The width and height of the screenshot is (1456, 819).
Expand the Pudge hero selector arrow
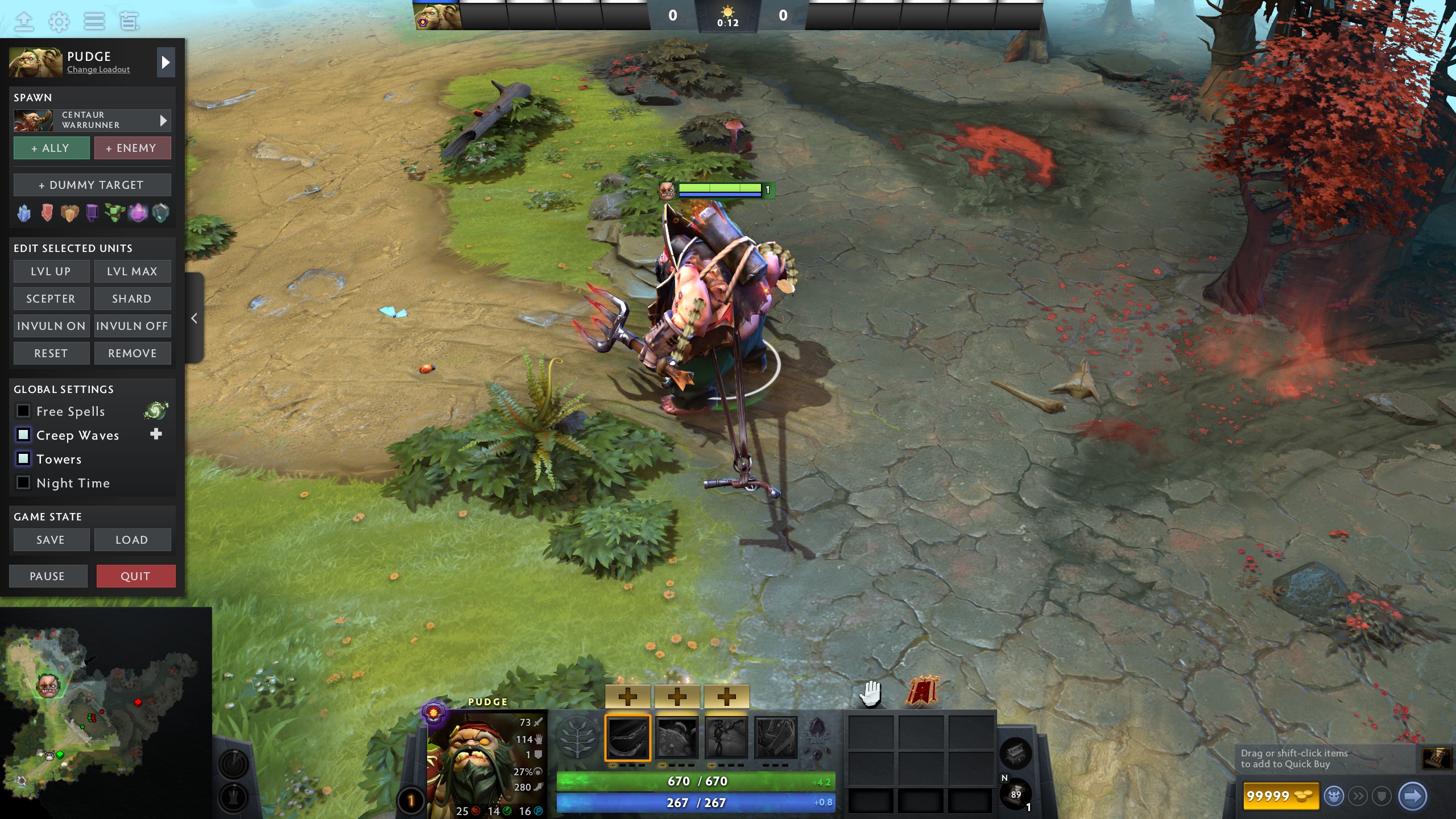pos(166,63)
